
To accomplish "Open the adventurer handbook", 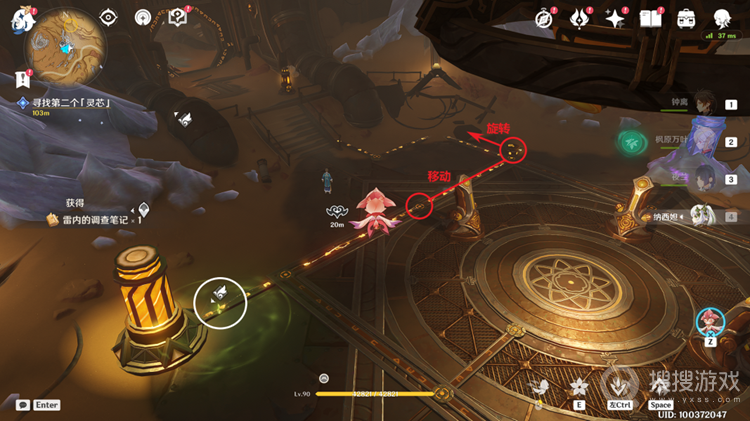I will [x=651, y=18].
